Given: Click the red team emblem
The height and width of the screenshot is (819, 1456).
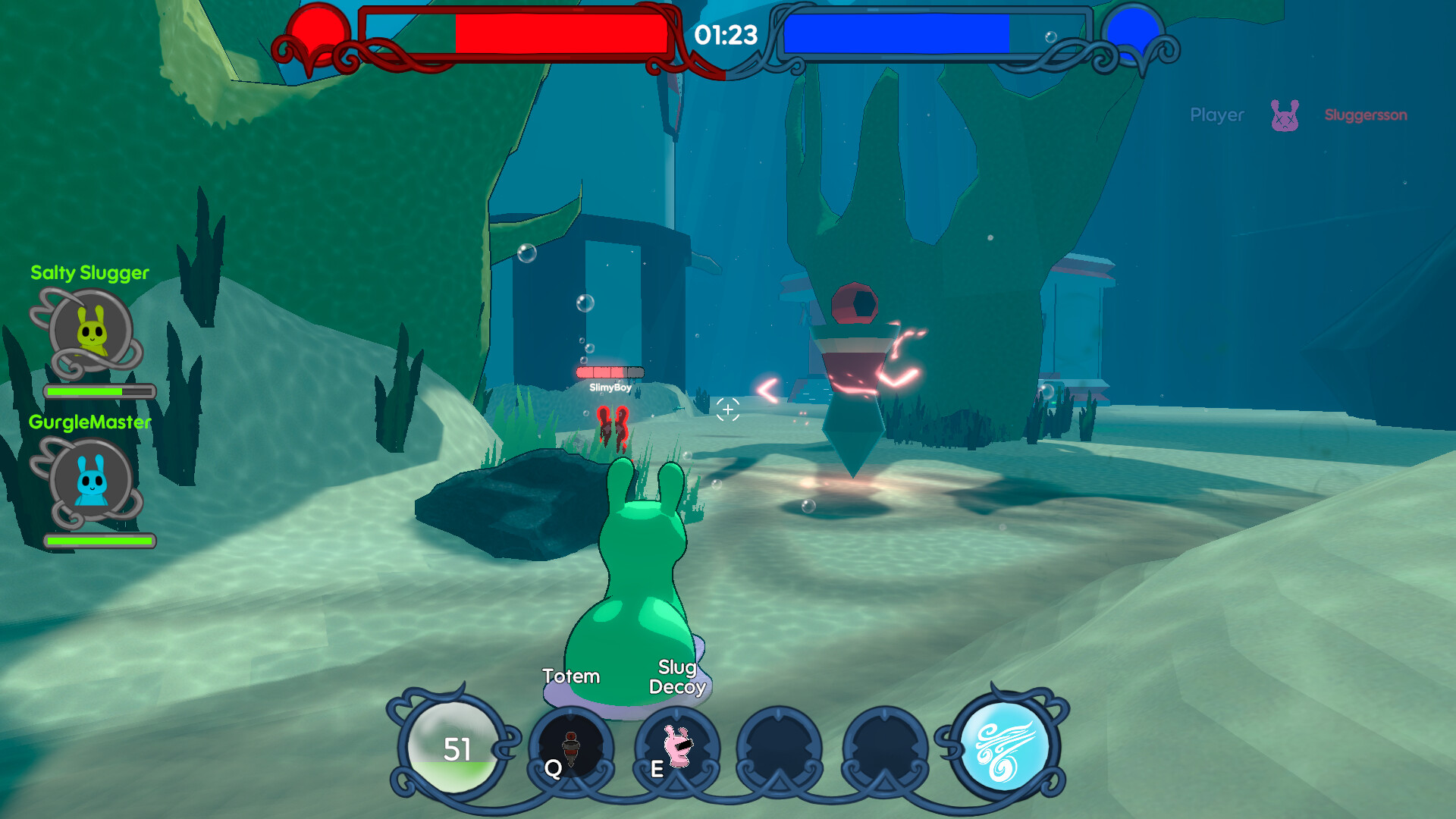Looking at the screenshot, I should tap(317, 34).
